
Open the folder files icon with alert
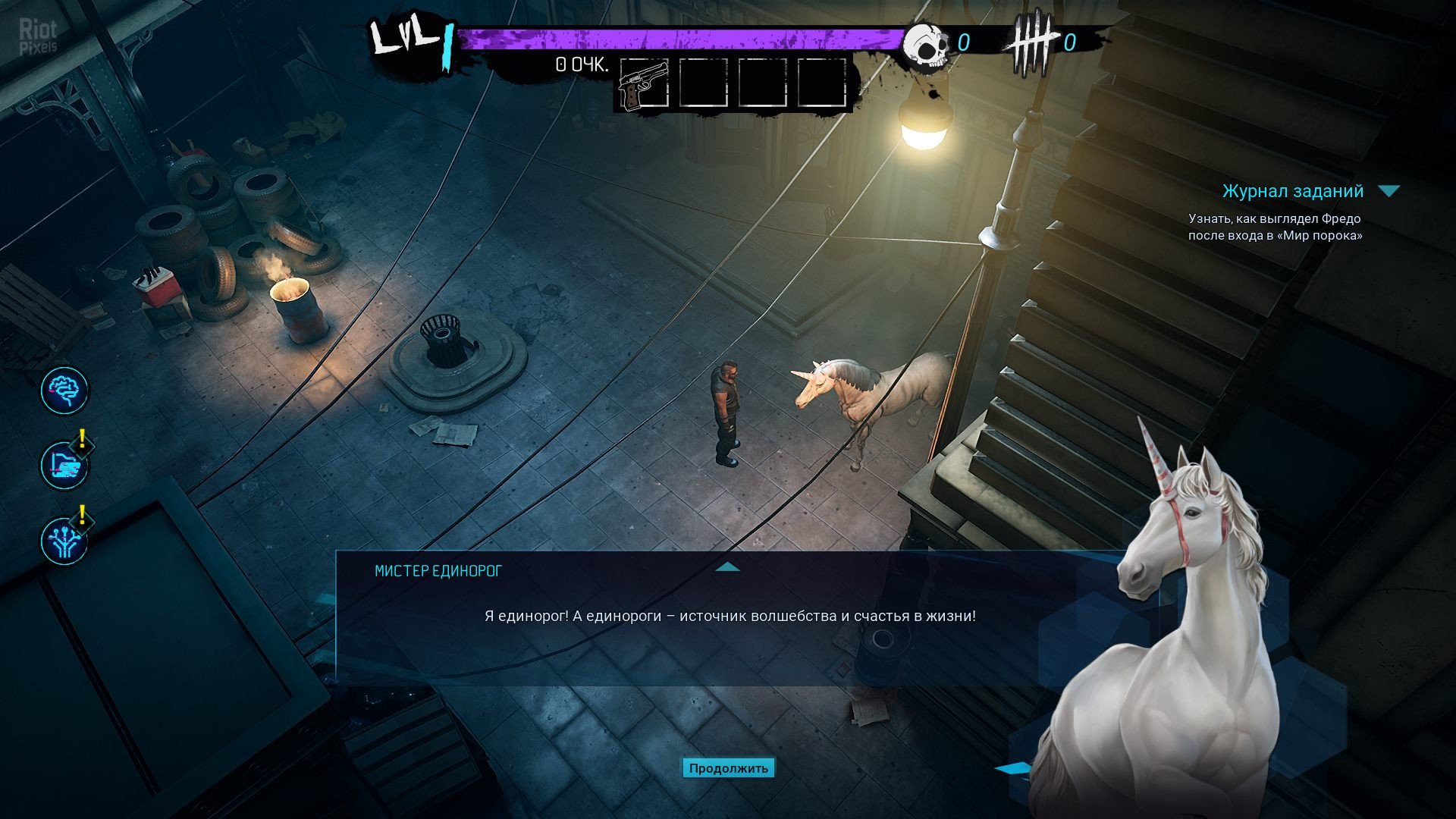tap(64, 466)
